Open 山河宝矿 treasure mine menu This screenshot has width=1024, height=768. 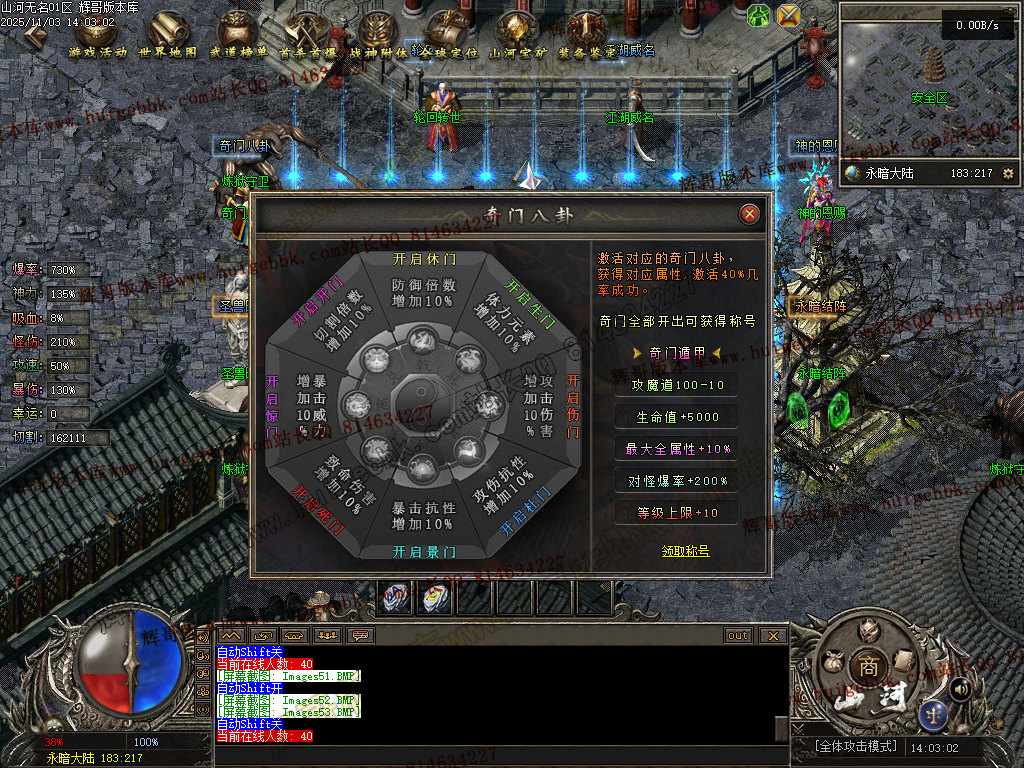pyautogui.click(x=517, y=36)
